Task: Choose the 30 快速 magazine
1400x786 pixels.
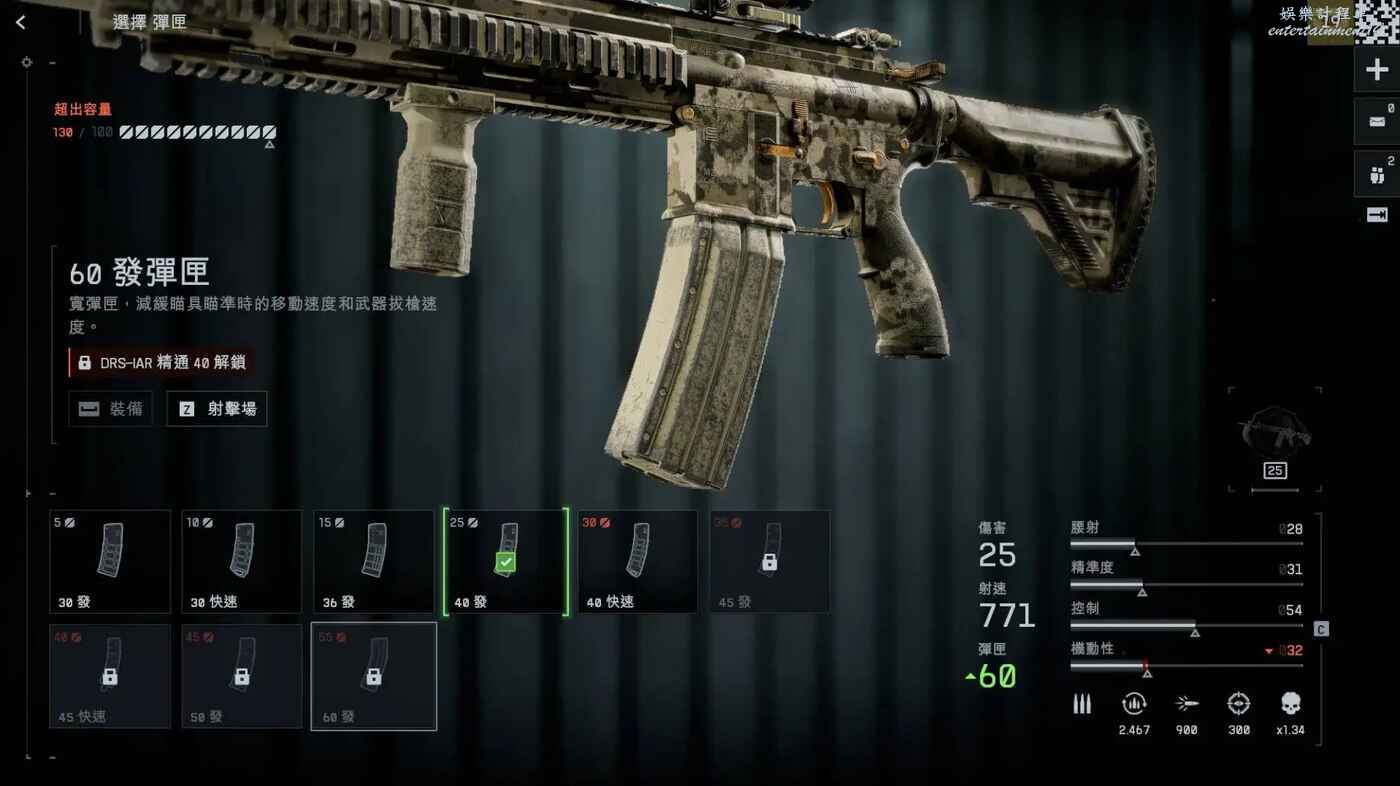Action: (x=242, y=561)
